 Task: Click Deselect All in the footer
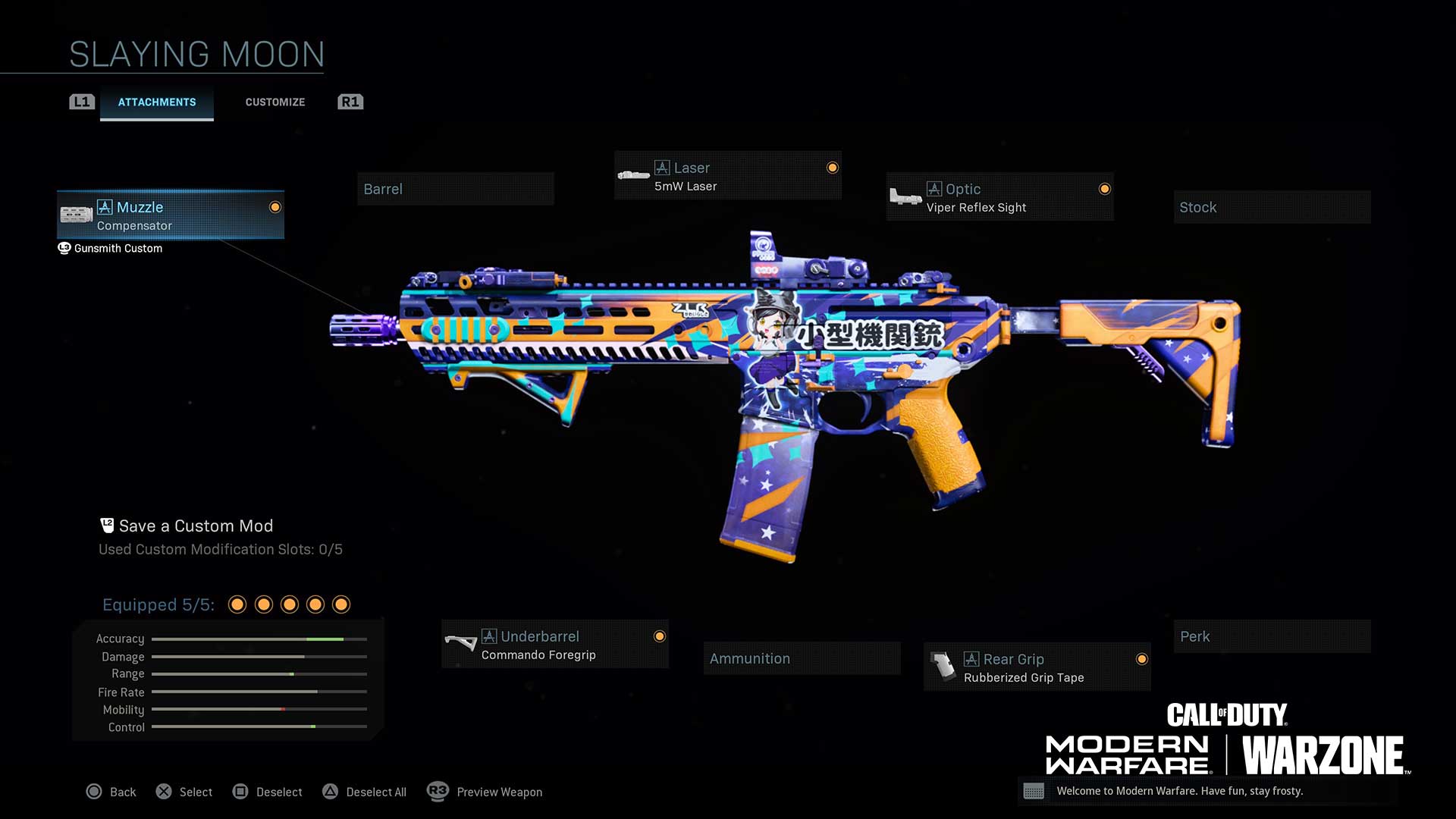tap(365, 792)
